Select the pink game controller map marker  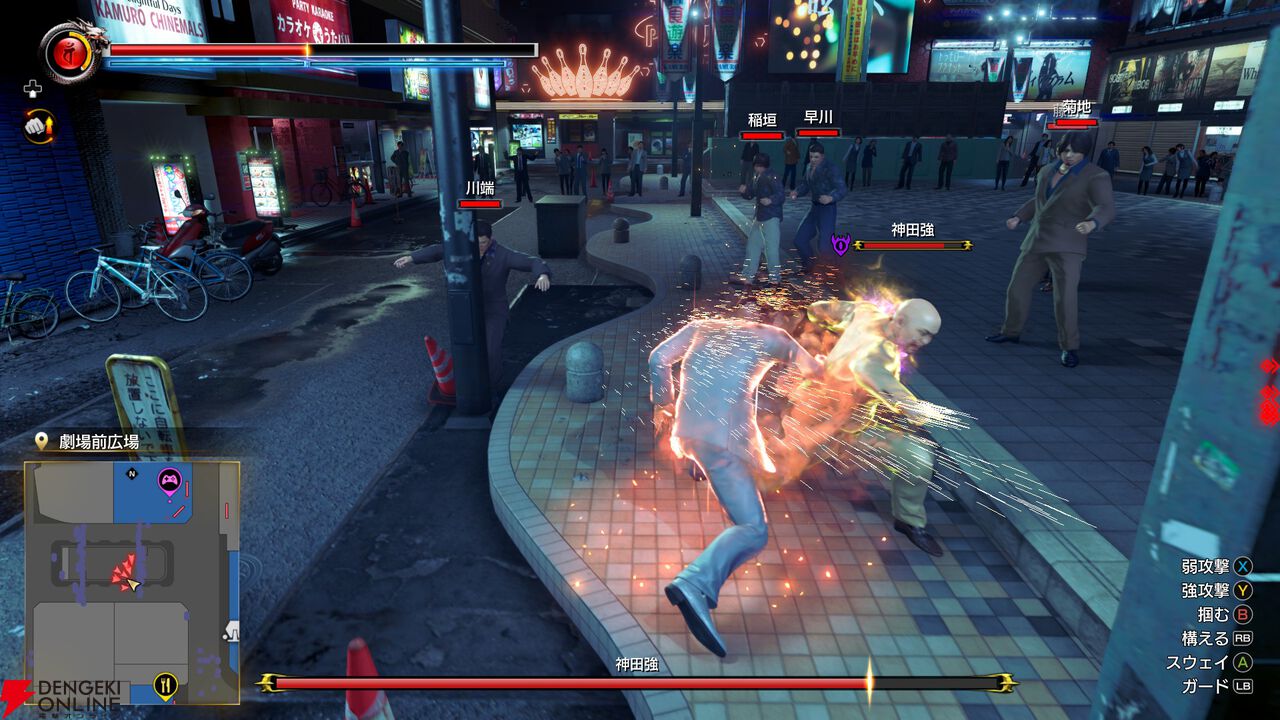coord(168,483)
